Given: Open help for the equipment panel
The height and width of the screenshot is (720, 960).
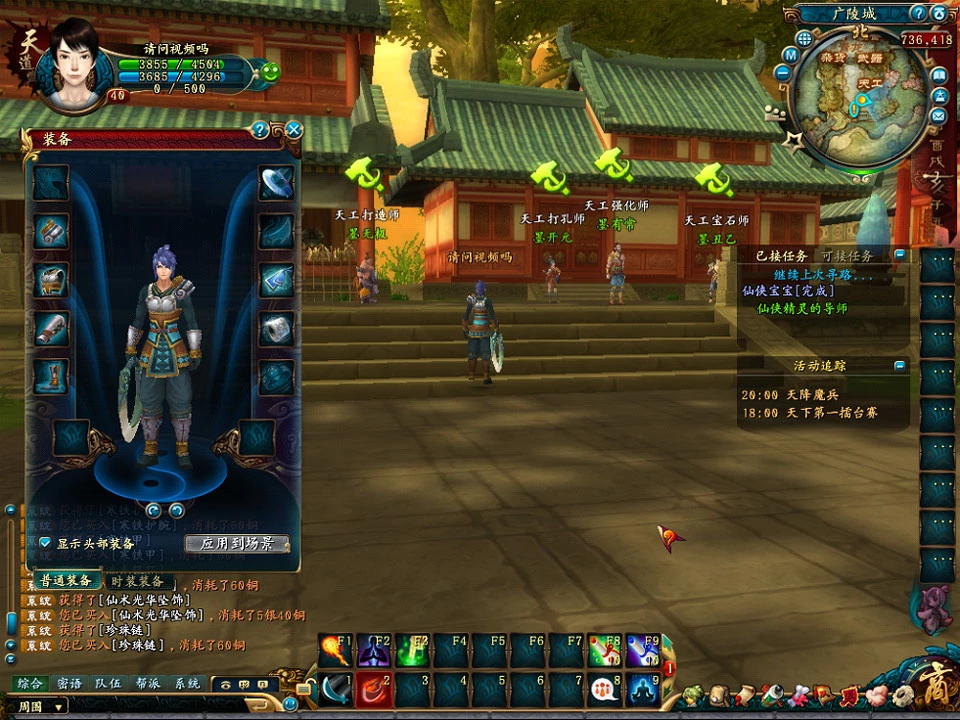Looking at the screenshot, I should pyautogui.click(x=260, y=130).
